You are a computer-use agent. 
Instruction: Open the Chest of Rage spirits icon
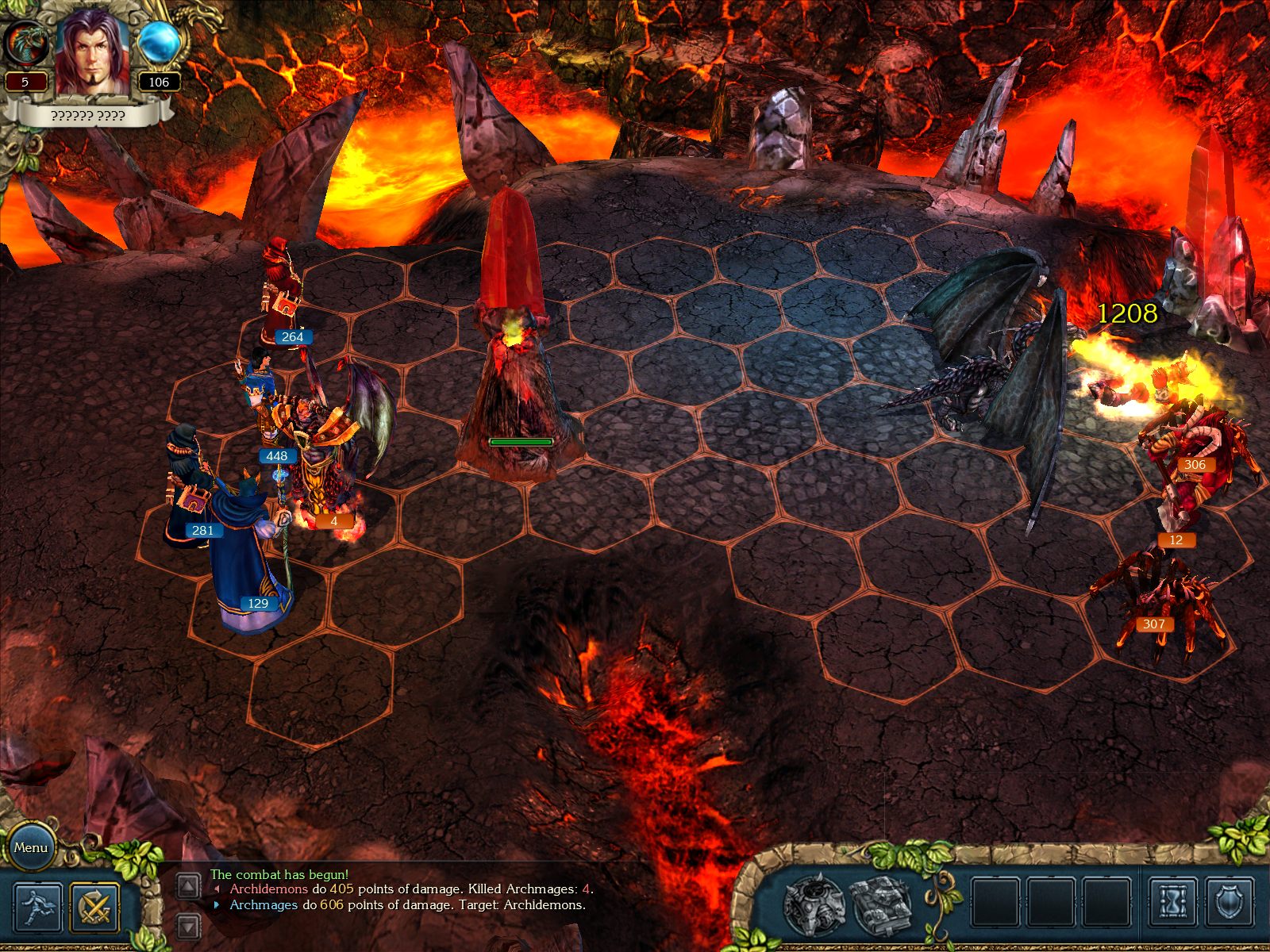click(x=813, y=904)
